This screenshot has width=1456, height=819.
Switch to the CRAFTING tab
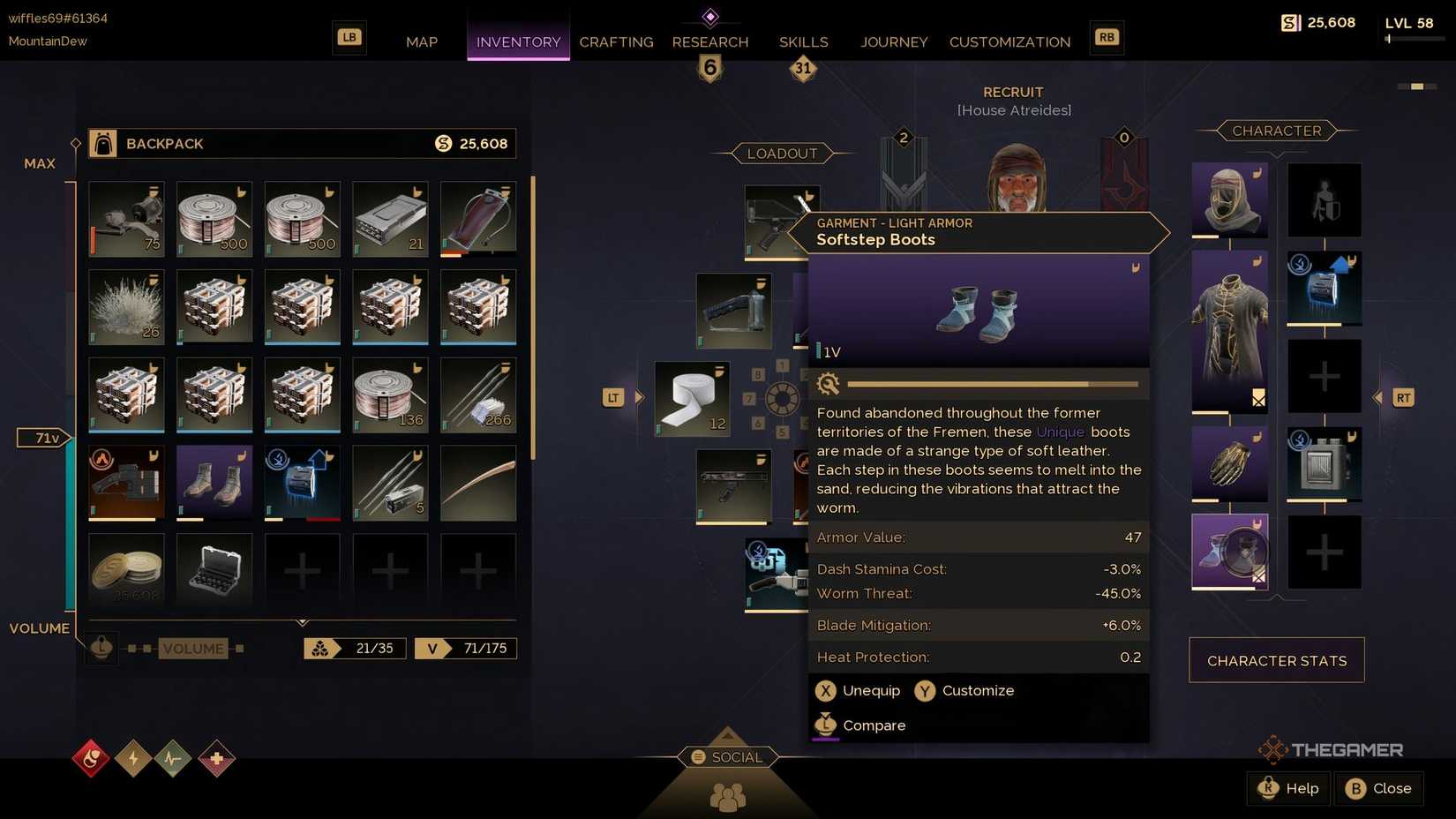[616, 41]
